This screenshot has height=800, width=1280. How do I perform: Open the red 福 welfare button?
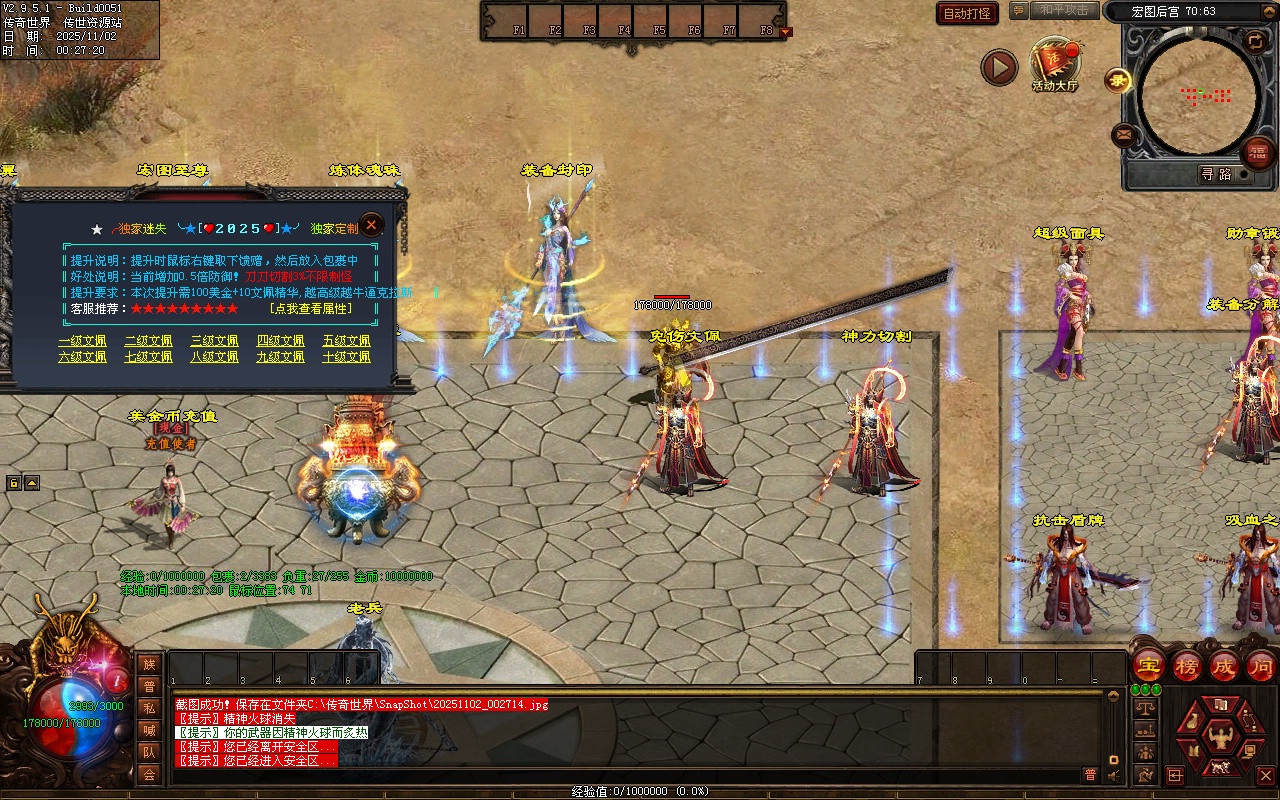point(1257,153)
